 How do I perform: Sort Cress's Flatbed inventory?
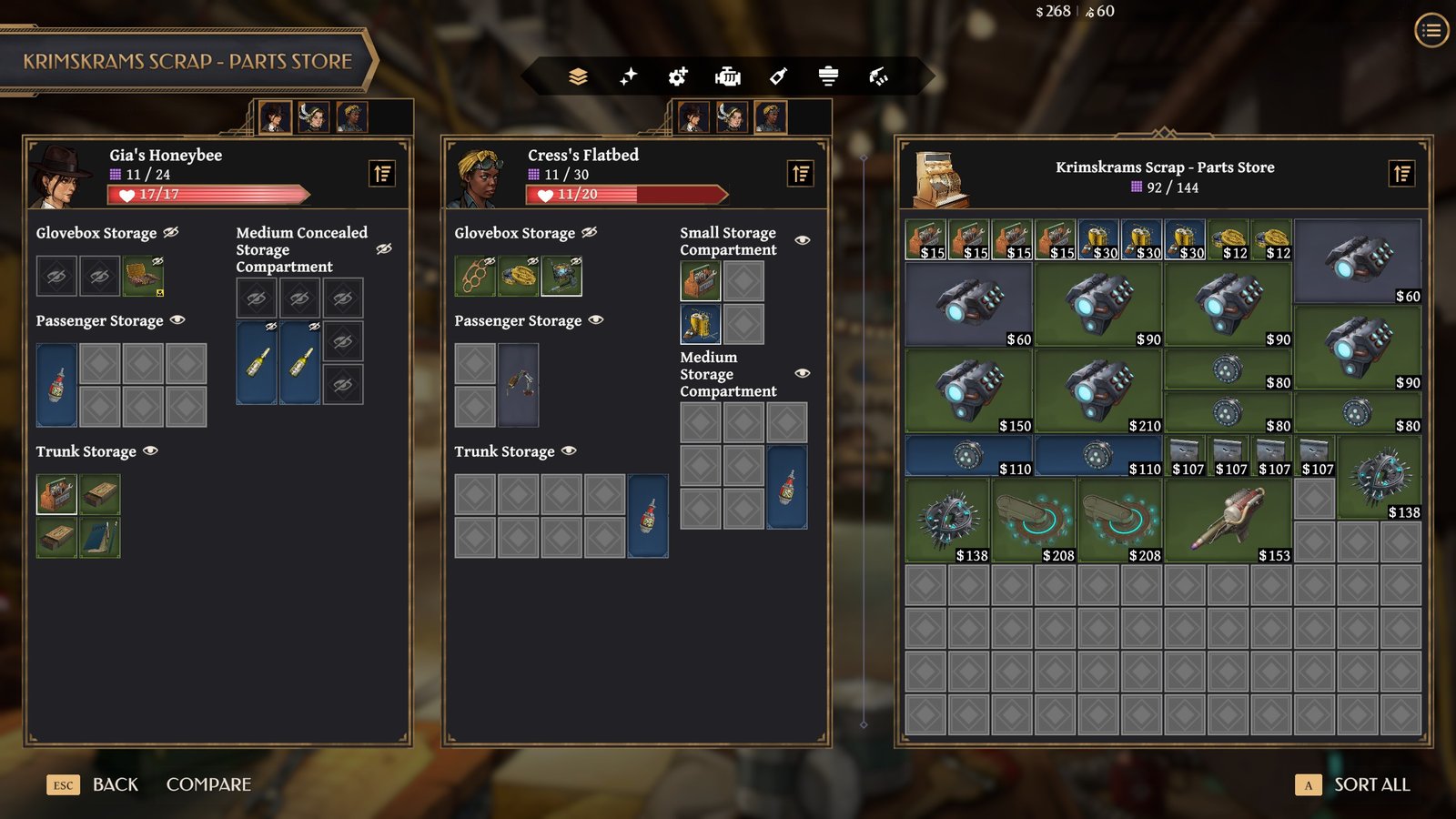click(x=801, y=173)
